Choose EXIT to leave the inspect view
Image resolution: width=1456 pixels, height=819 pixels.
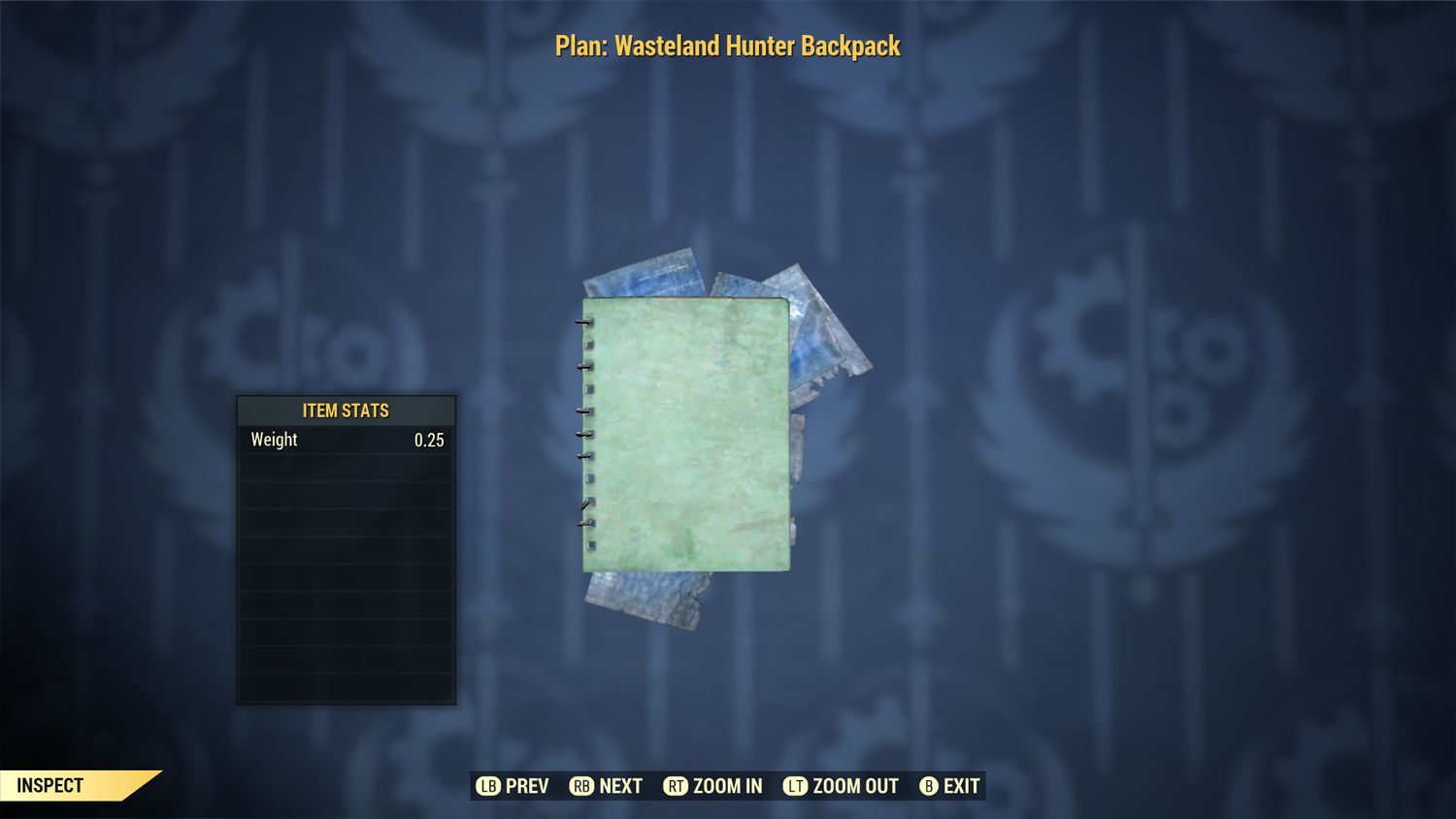pyautogui.click(x=960, y=786)
